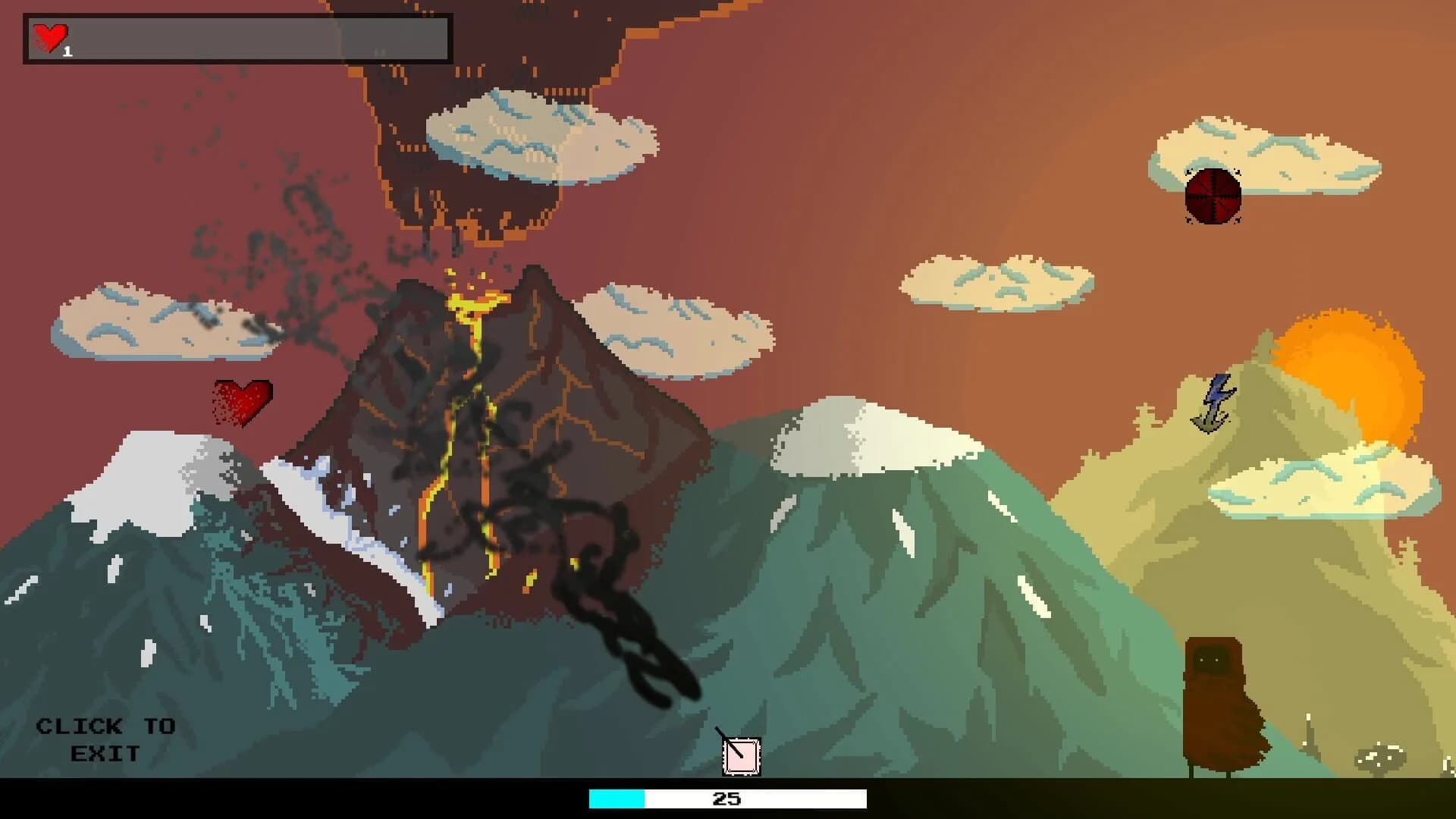Click the number 25 on the bottom bar
1456x819 pixels.
click(x=726, y=798)
